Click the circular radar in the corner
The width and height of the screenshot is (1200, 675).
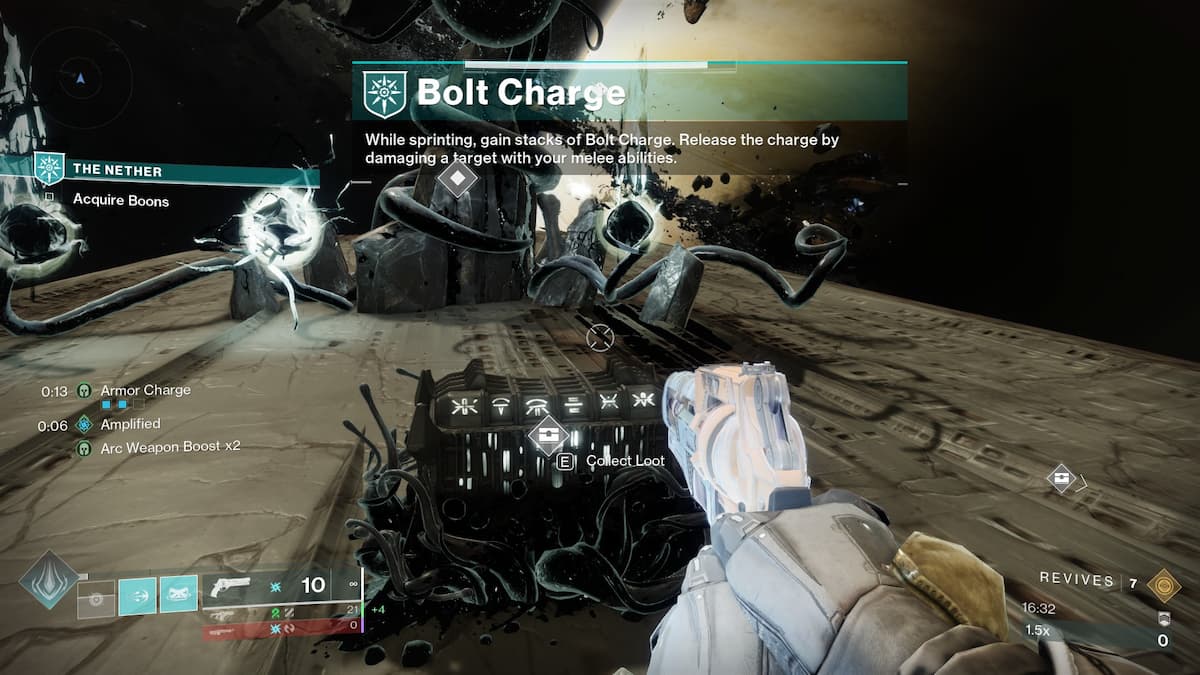pyautogui.click(x=80, y=77)
